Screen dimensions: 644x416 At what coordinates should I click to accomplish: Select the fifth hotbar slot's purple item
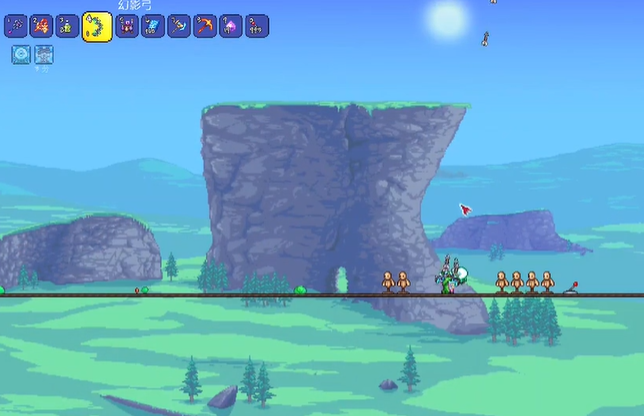click(x=127, y=25)
